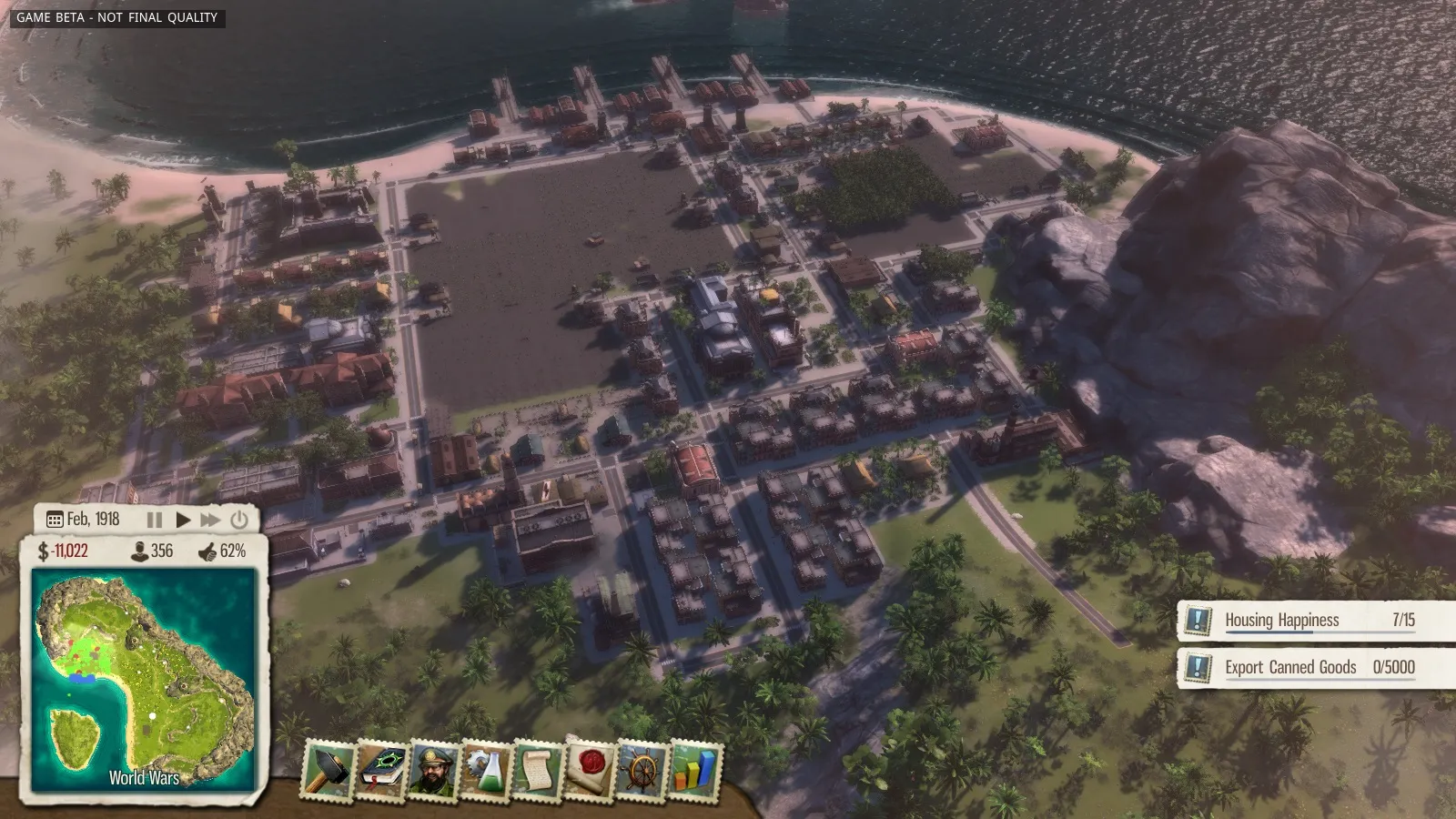
Task: Open the almanac book stamp
Action: [381, 770]
